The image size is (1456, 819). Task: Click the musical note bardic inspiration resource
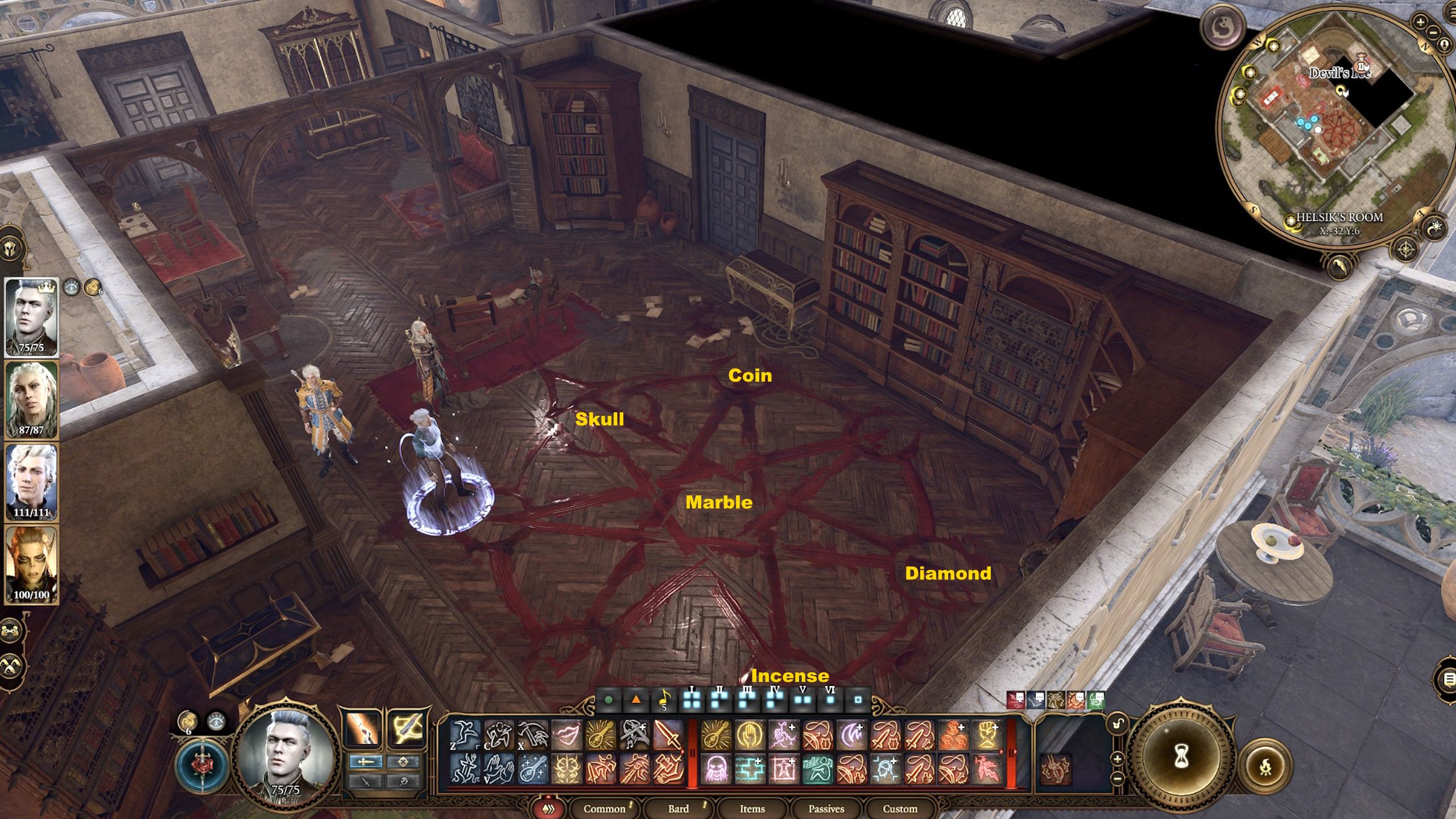[663, 700]
